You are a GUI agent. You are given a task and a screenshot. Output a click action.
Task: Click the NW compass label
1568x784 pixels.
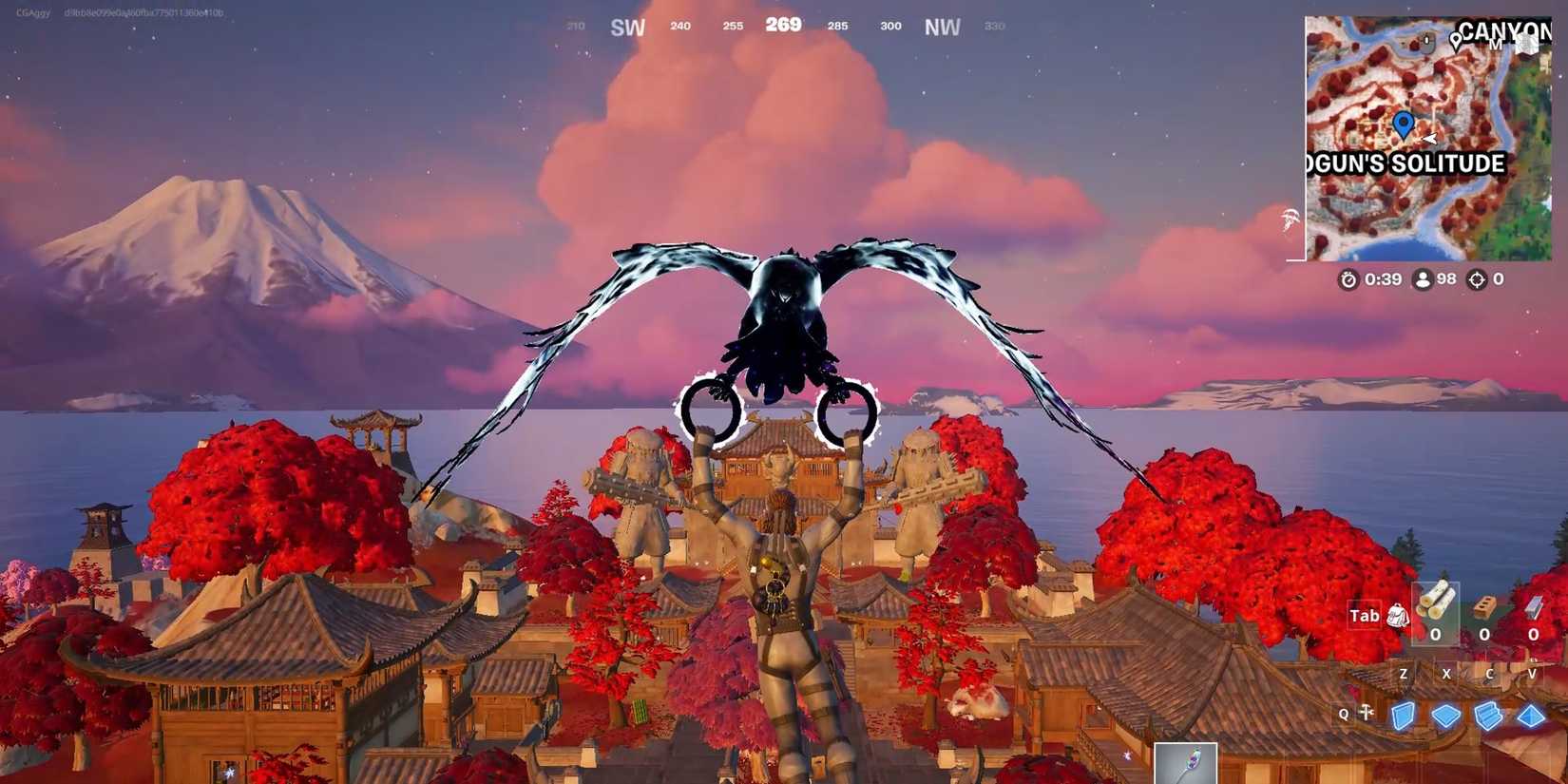click(x=943, y=27)
